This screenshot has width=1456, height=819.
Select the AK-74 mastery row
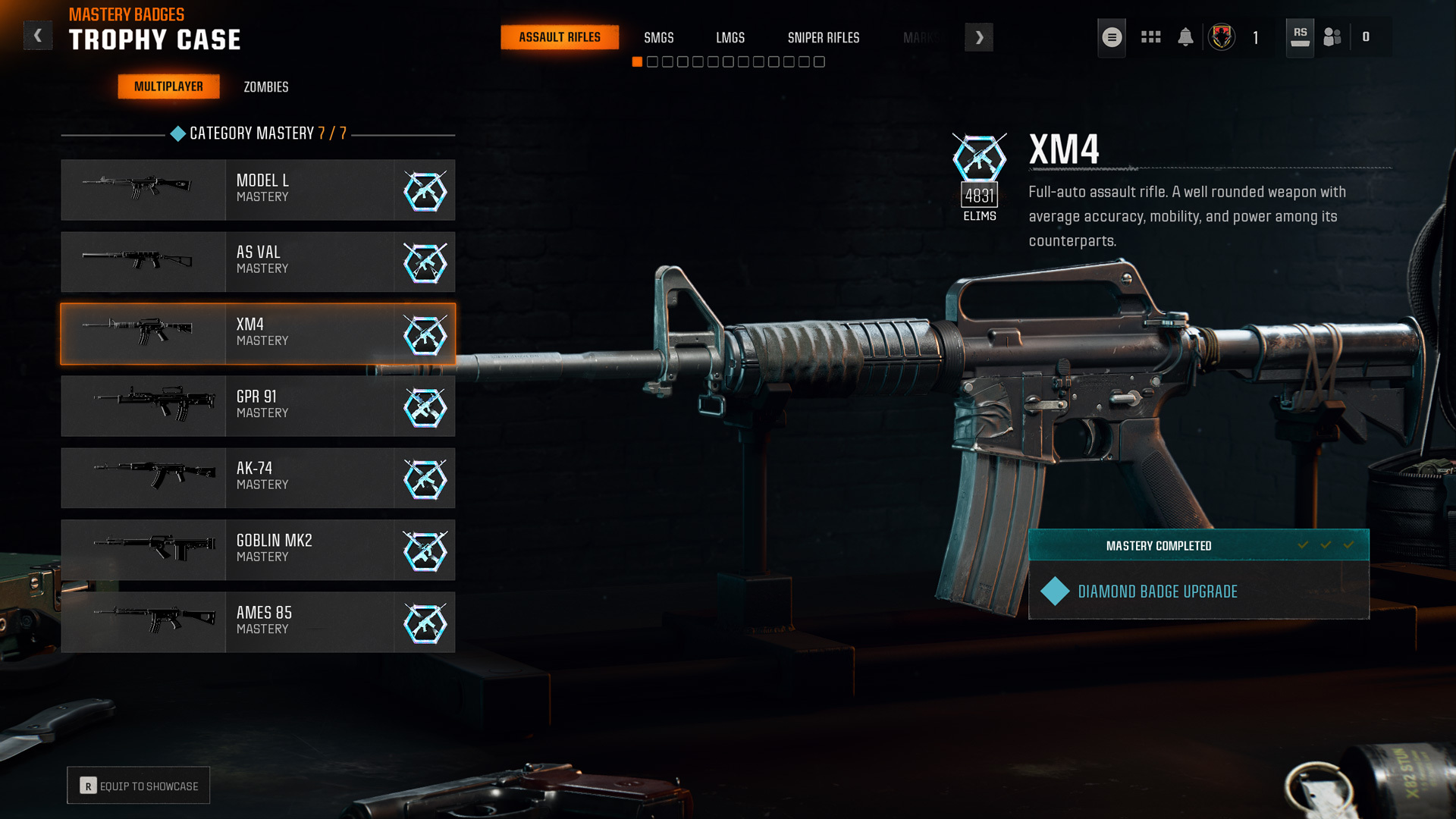point(258,478)
